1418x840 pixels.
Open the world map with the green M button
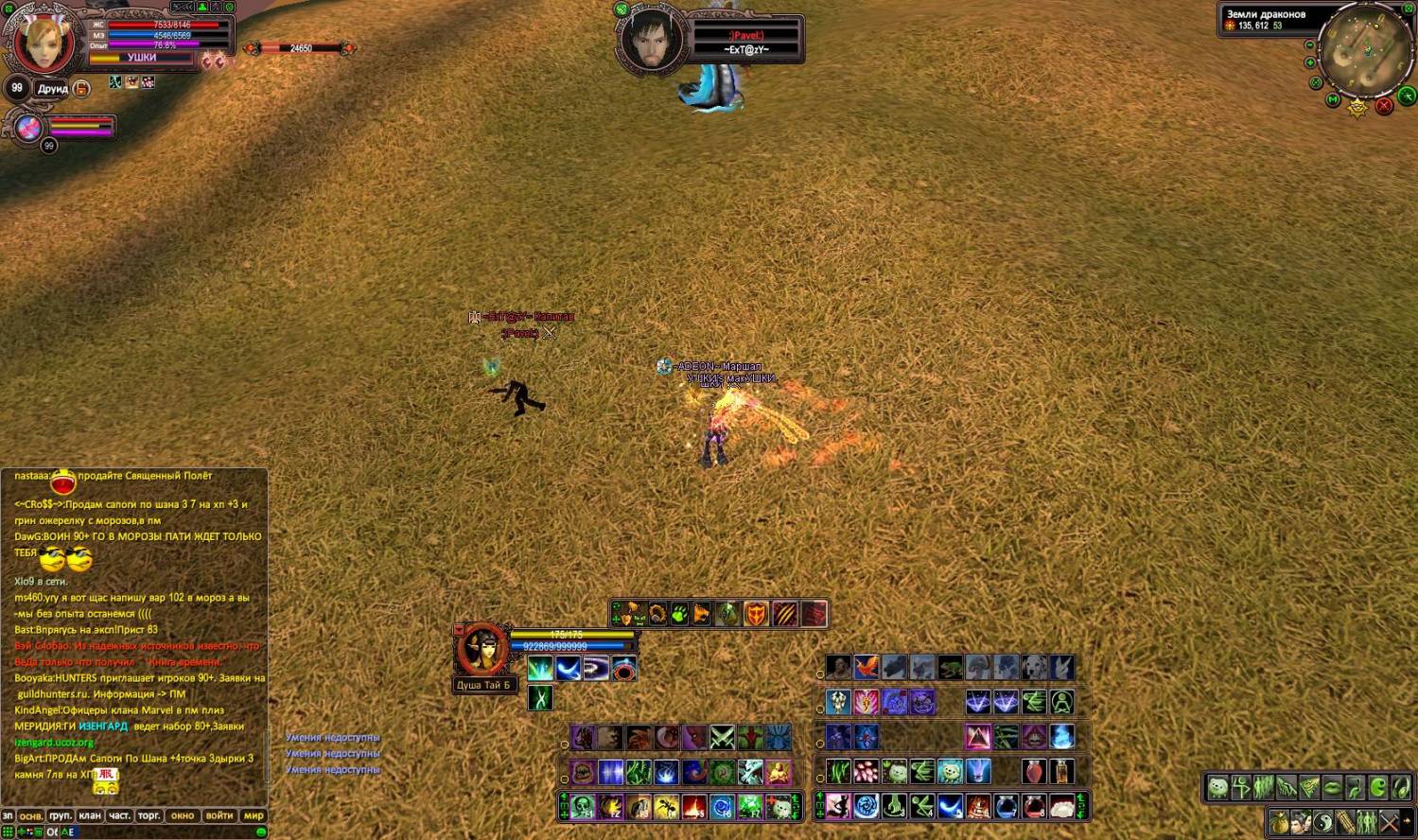pos(1333,99)
